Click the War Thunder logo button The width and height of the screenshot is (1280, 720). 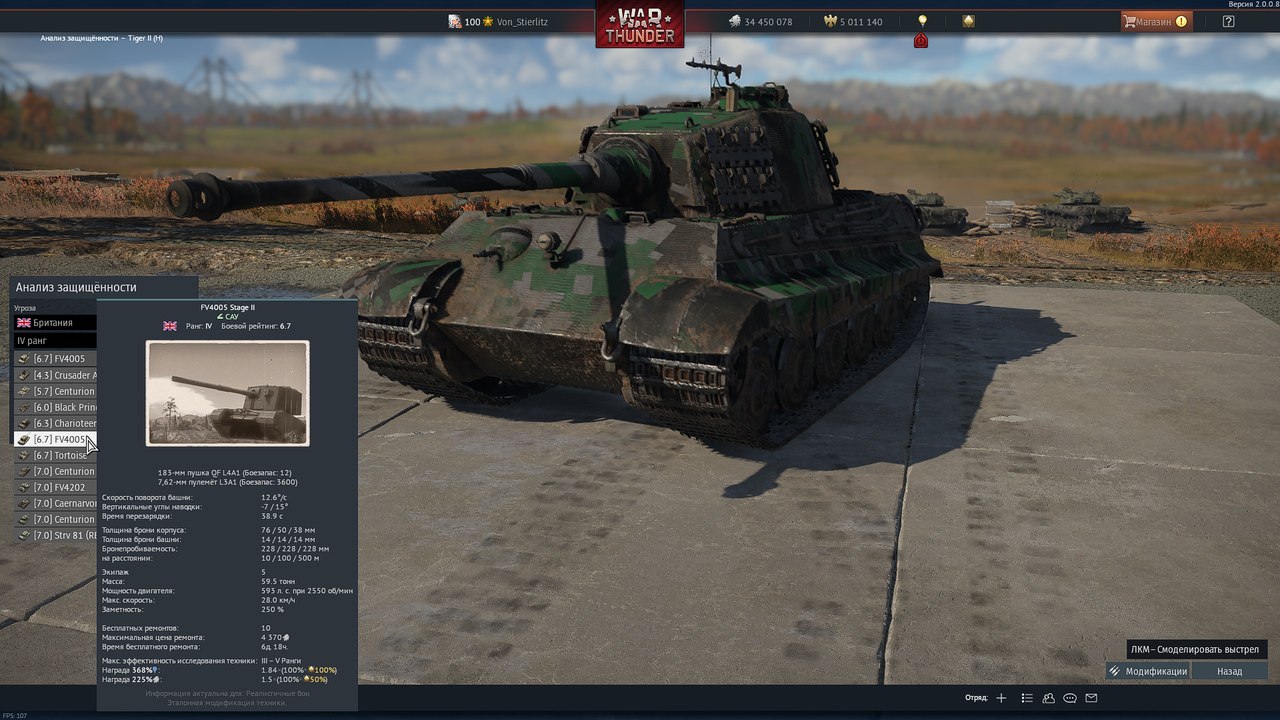(640, 24)
